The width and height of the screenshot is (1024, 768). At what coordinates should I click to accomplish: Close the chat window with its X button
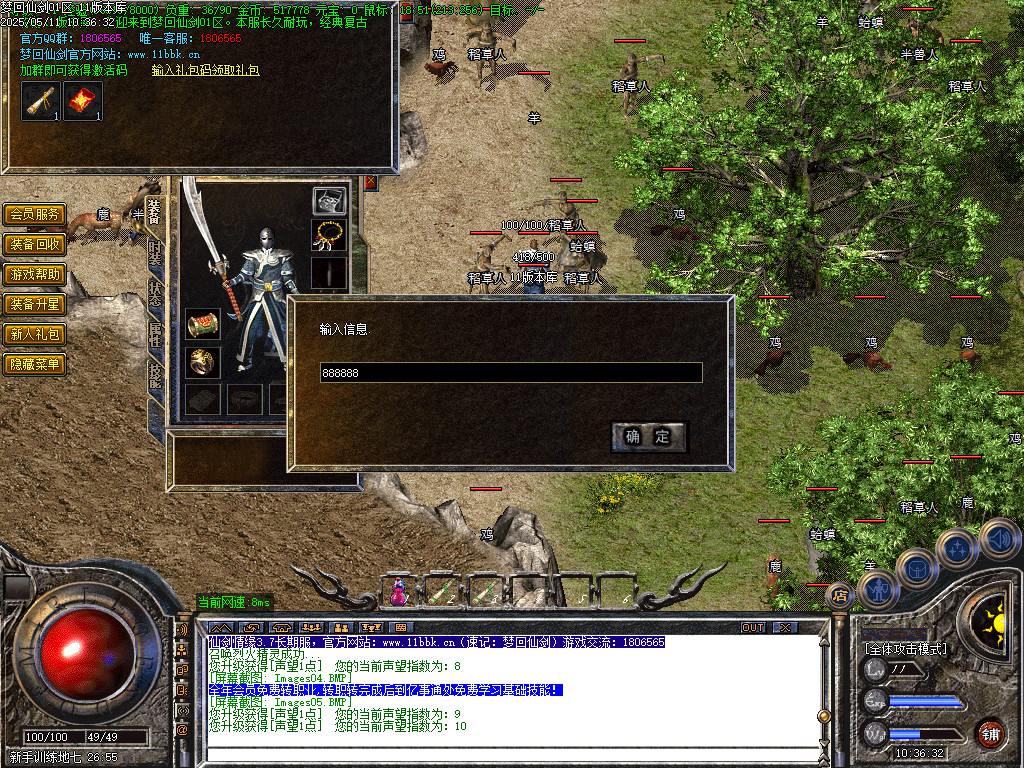pyautogui.click(x=786, y=627)
